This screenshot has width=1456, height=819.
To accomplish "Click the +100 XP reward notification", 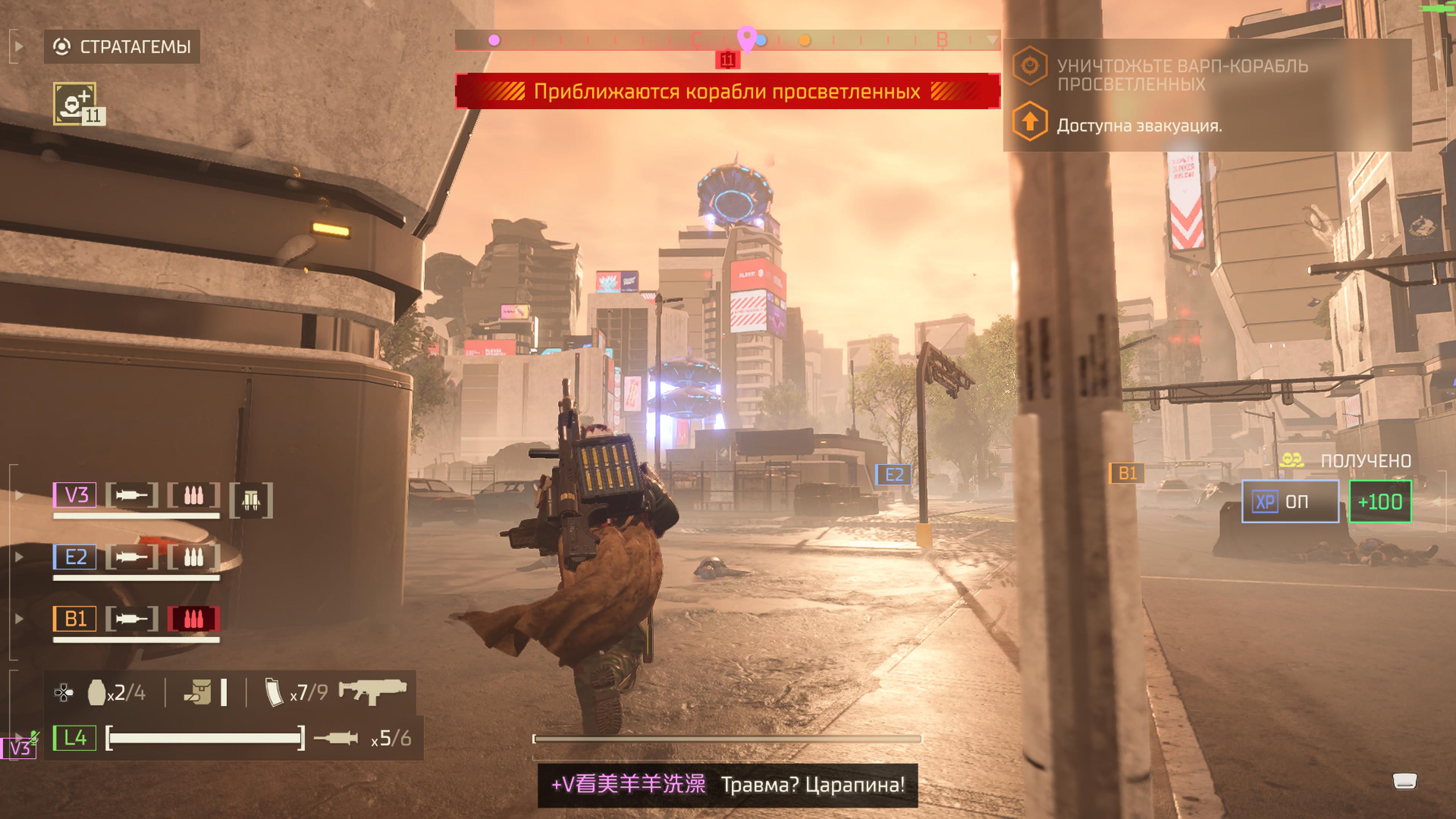I will pyautogui.click(x=1380, y=502).
